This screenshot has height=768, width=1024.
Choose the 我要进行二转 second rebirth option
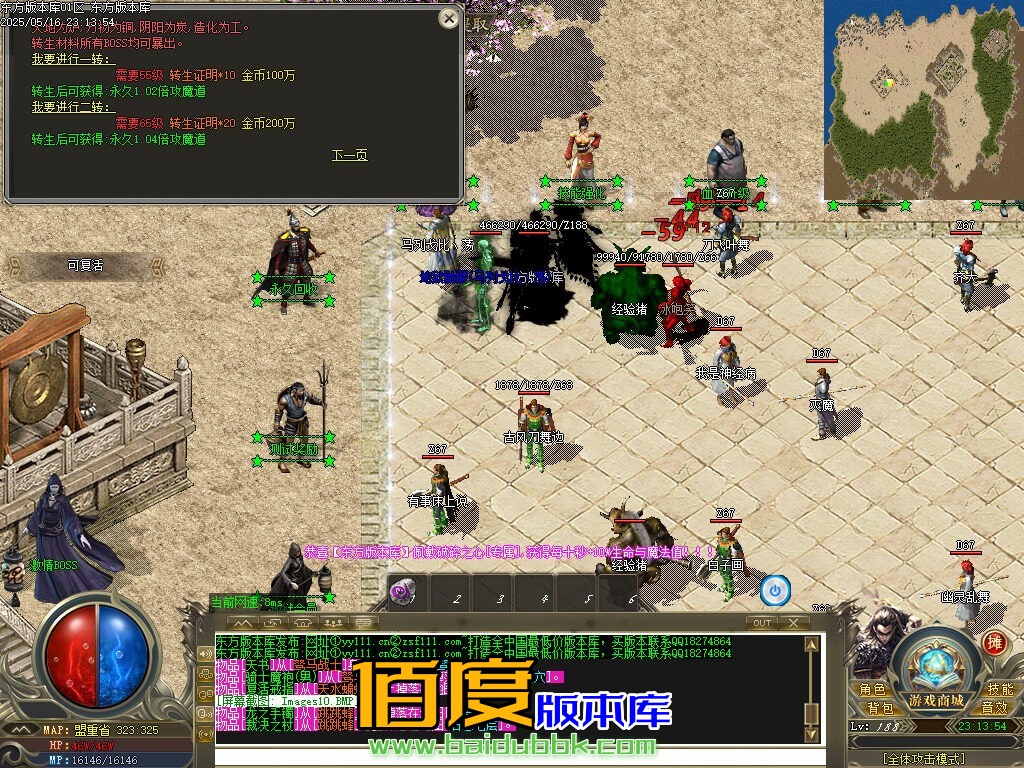click(59, 107)
